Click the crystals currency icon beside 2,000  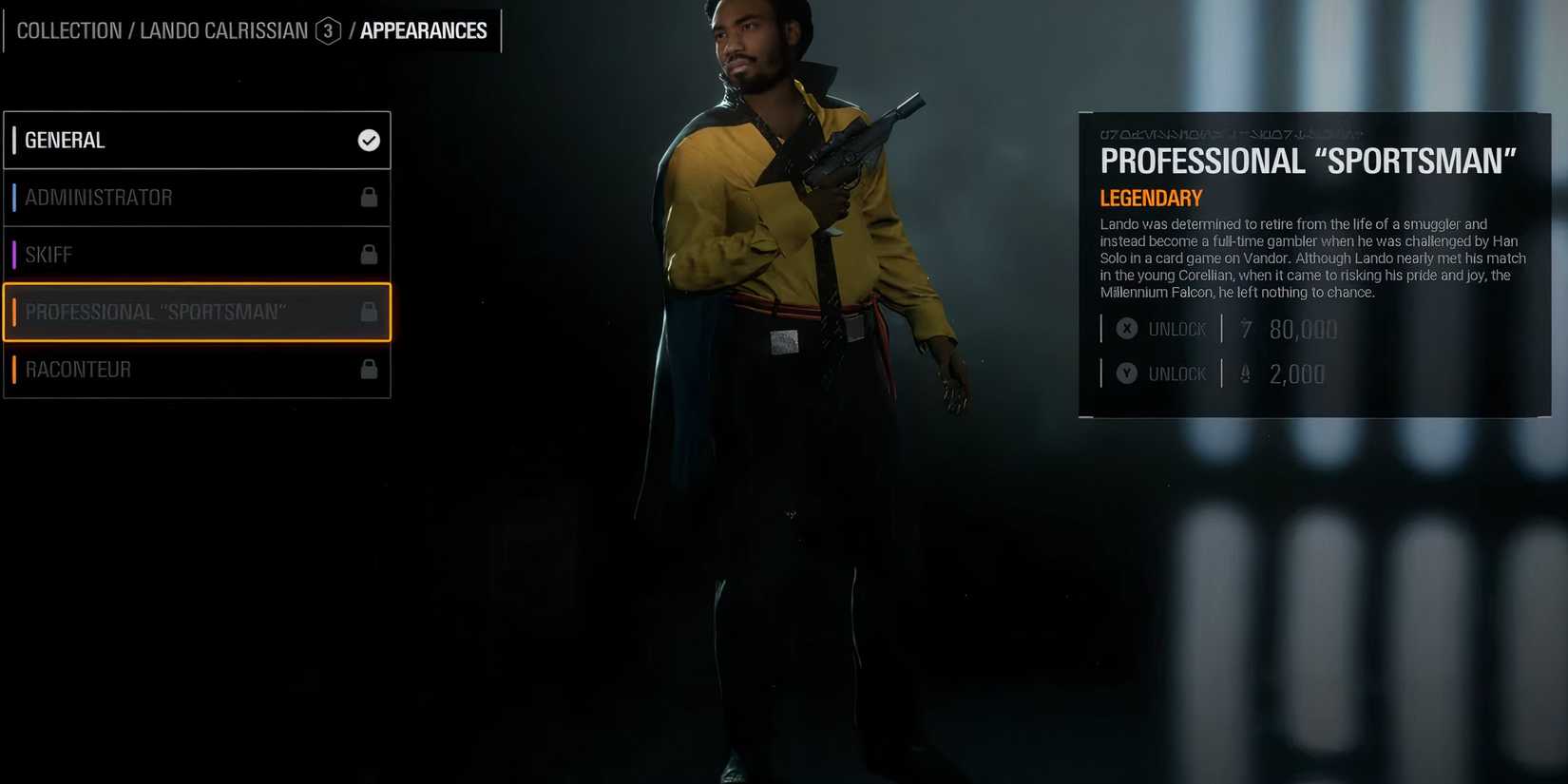1245,373
